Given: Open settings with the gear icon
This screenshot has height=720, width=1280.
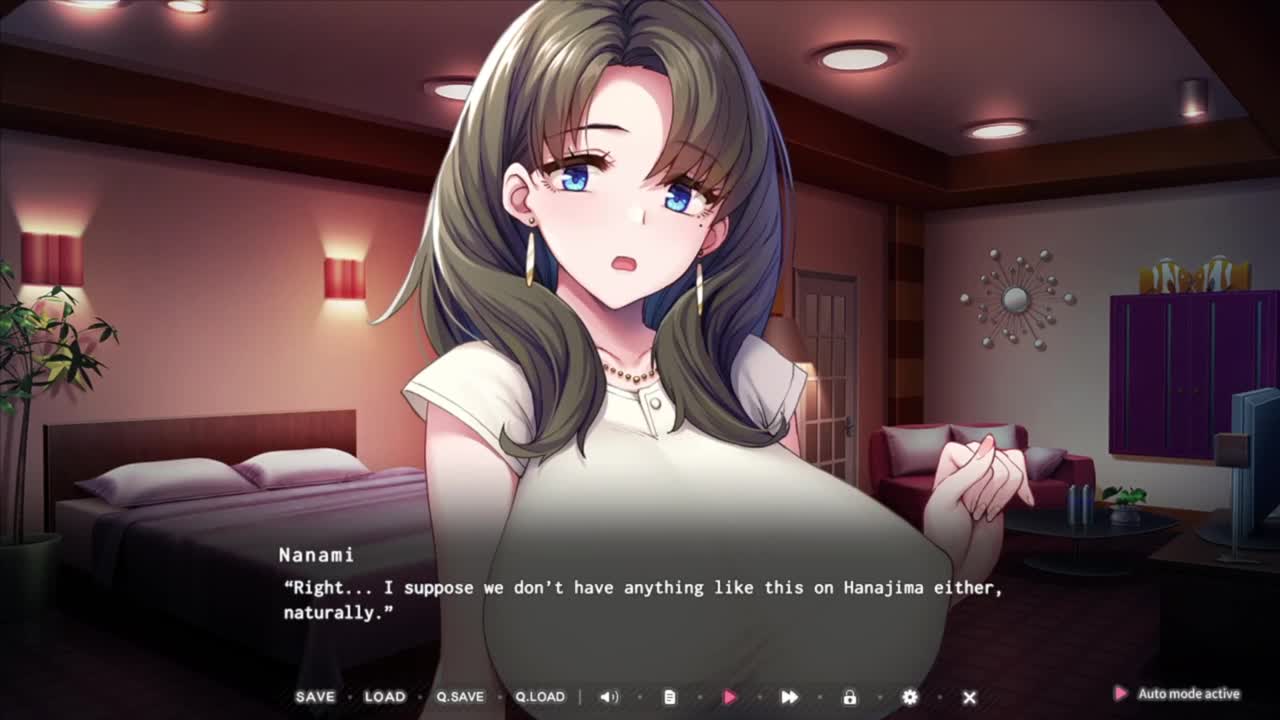Looking at the screenshot, I should coord(910,697).
